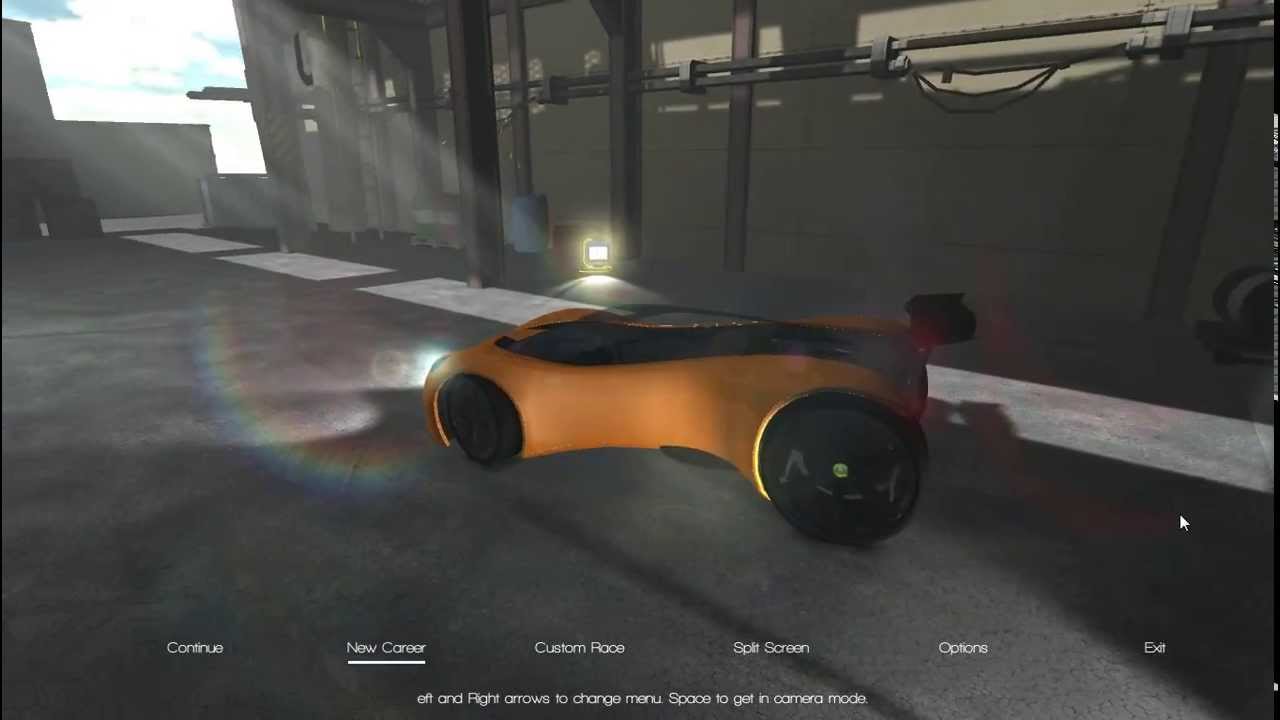Click the glowing monitor icon on the pillar
Viewport: 1280px width, 720px height.
pyautogui.click(x=597, y=253)
